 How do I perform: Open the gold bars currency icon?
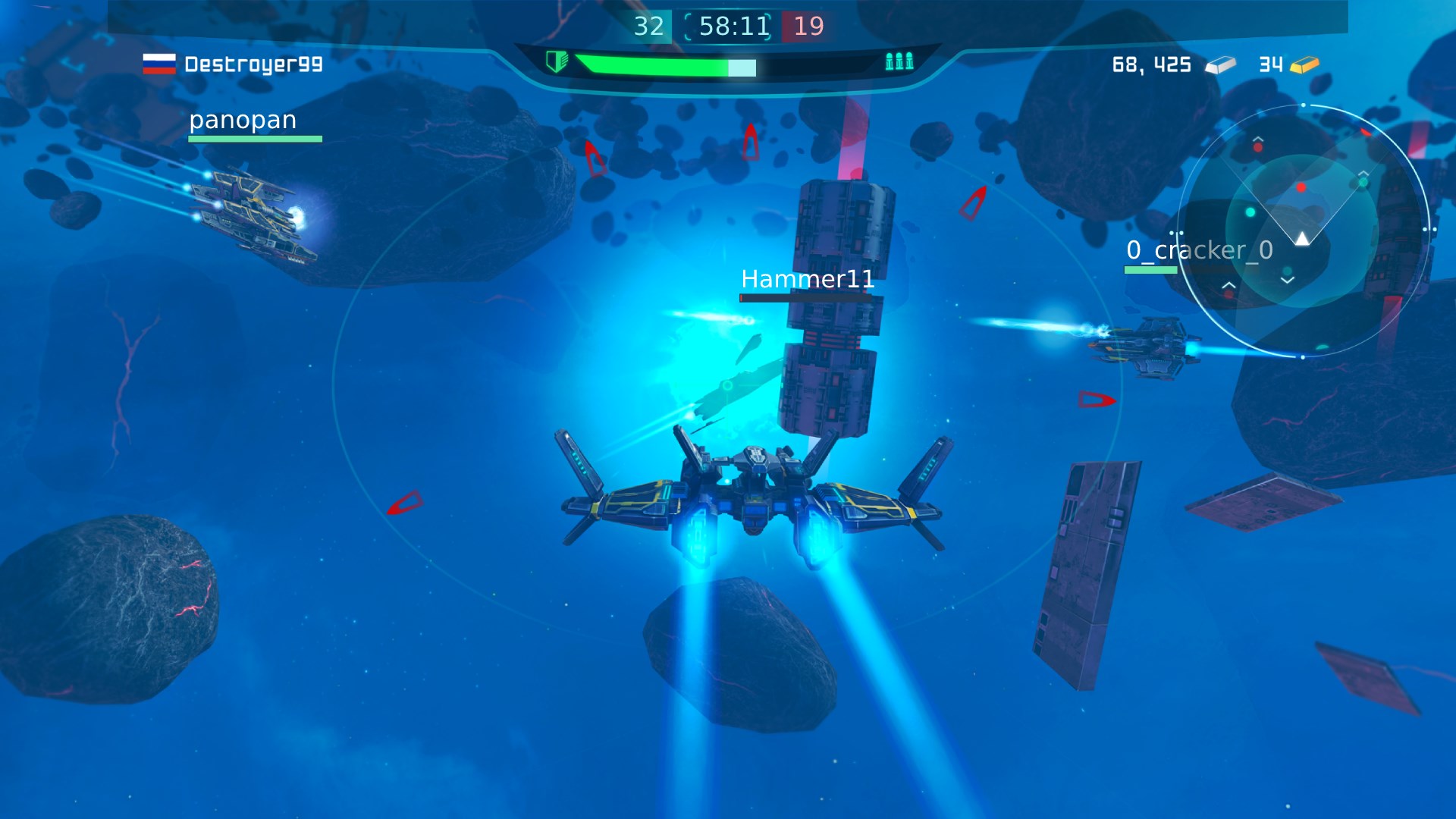(x=1304, y=65)
